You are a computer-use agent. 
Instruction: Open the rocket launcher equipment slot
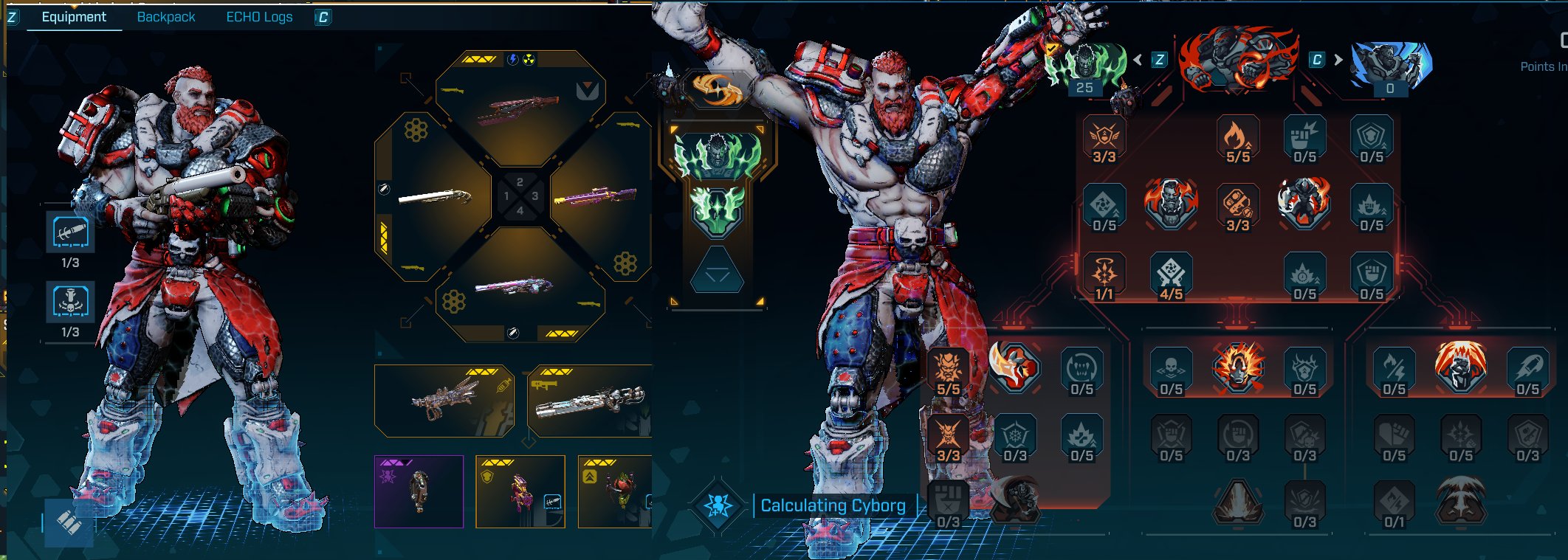pos(589,402)
